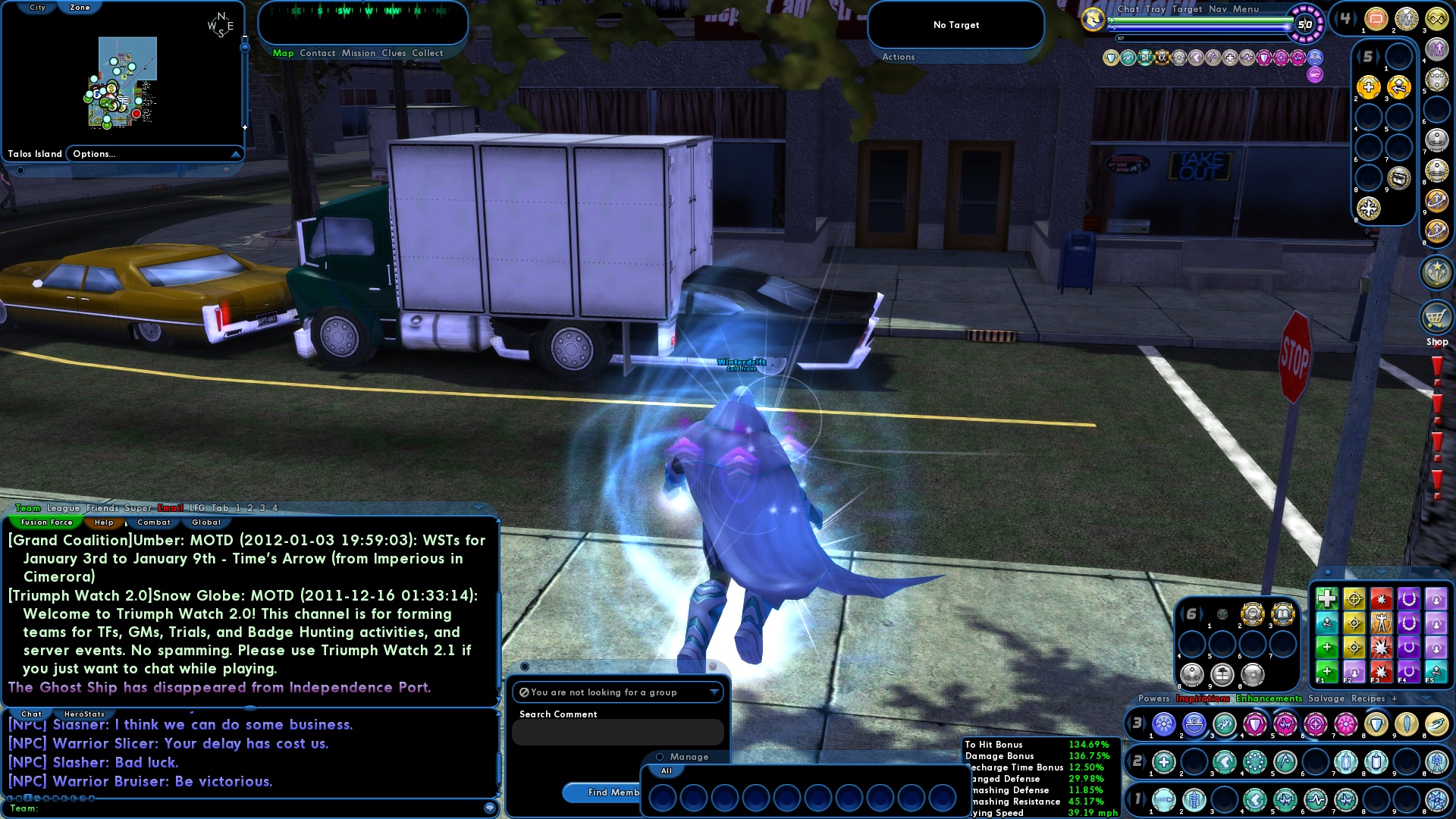Click the compass rose beside the minimap
This screenshot has width=1456, height=819.
point(220,23)
